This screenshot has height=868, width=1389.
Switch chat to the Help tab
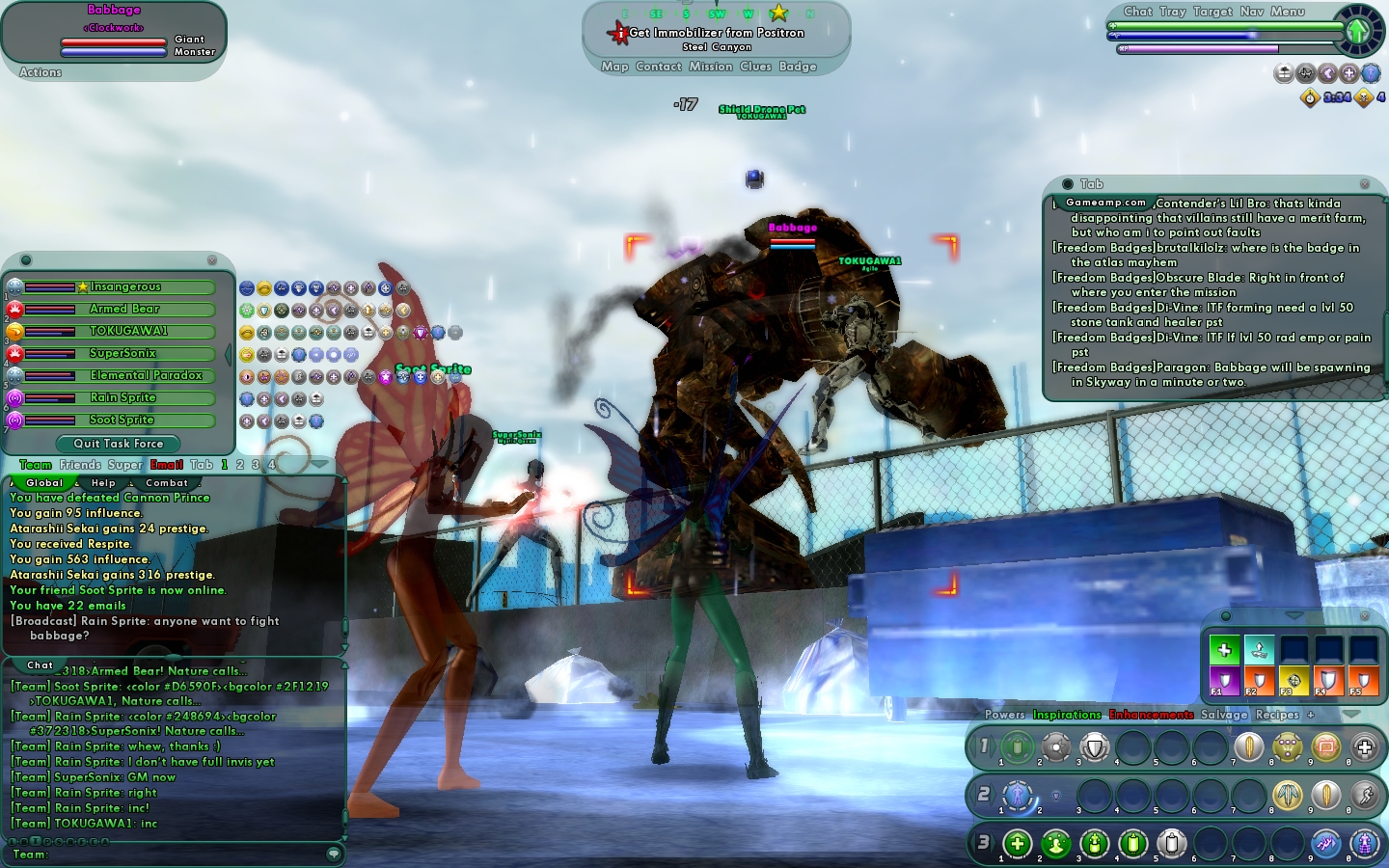point(103,483)
